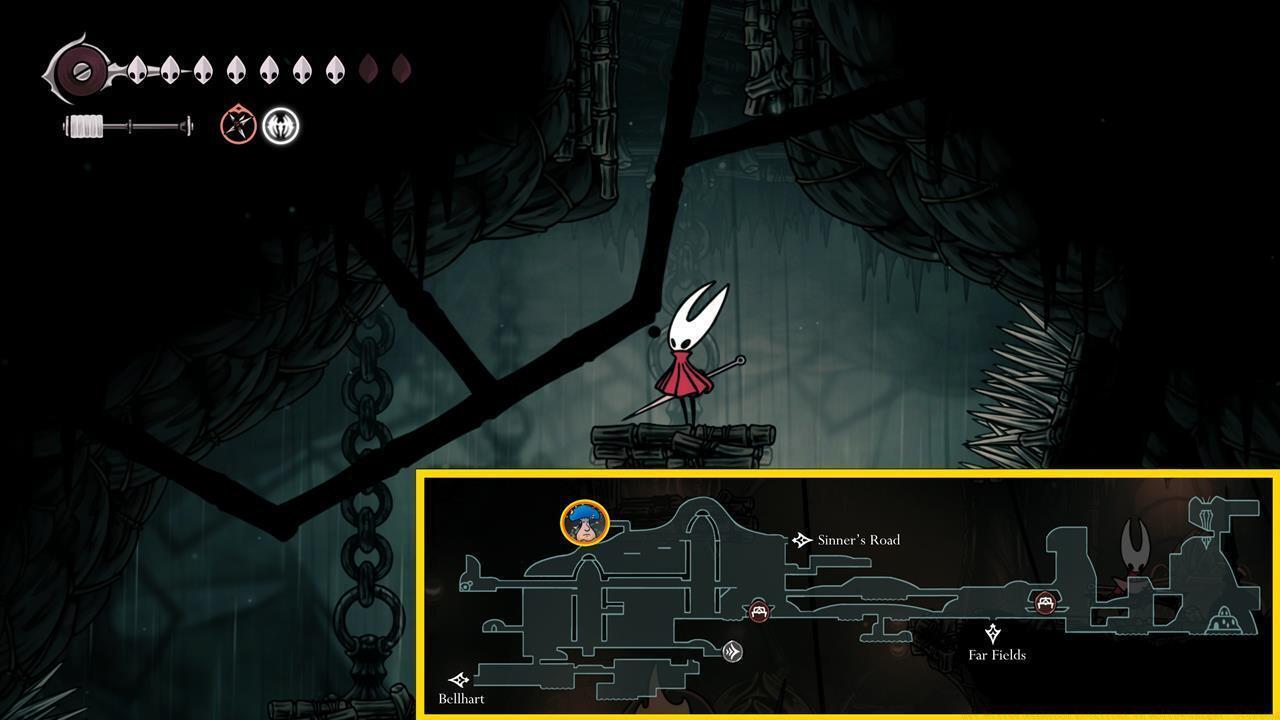
Task: Click the blue-hatted character portrait map marker
Action: pos(585,523)
